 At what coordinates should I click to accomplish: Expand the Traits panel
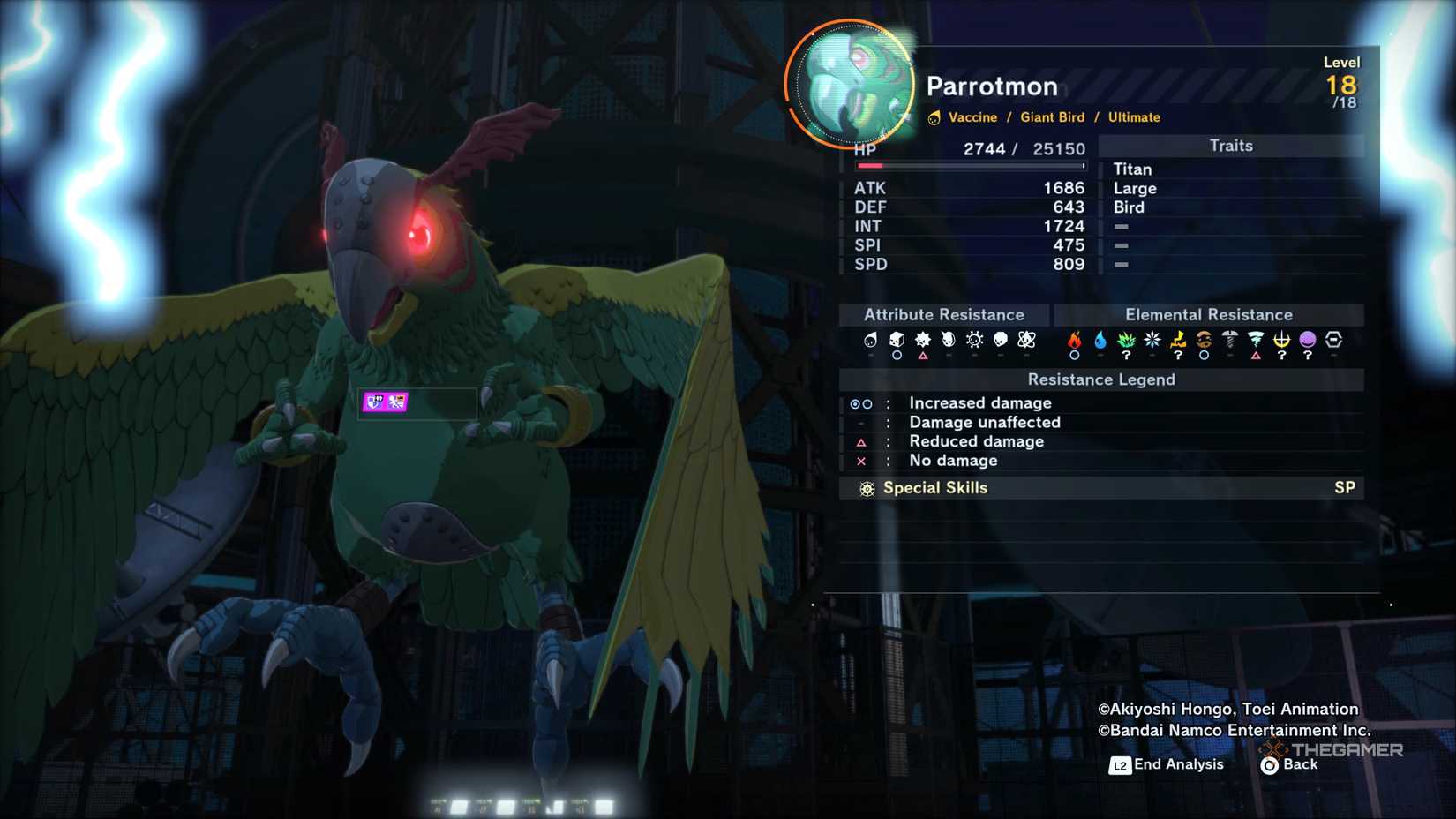[1231, 146]
